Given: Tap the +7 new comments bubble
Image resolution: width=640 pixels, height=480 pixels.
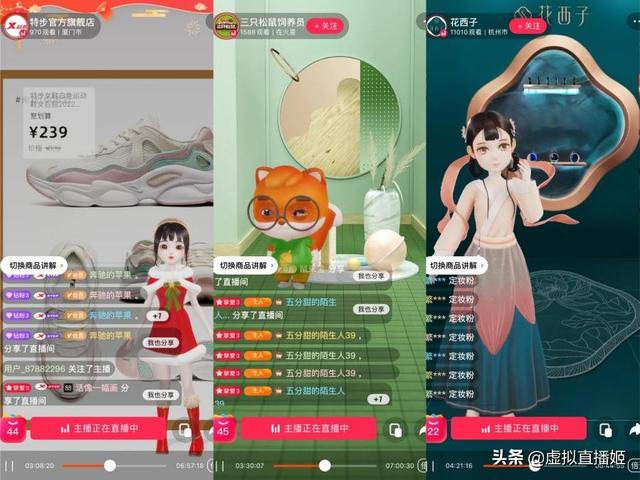Looking at the screenshot, I should (156, 316).
